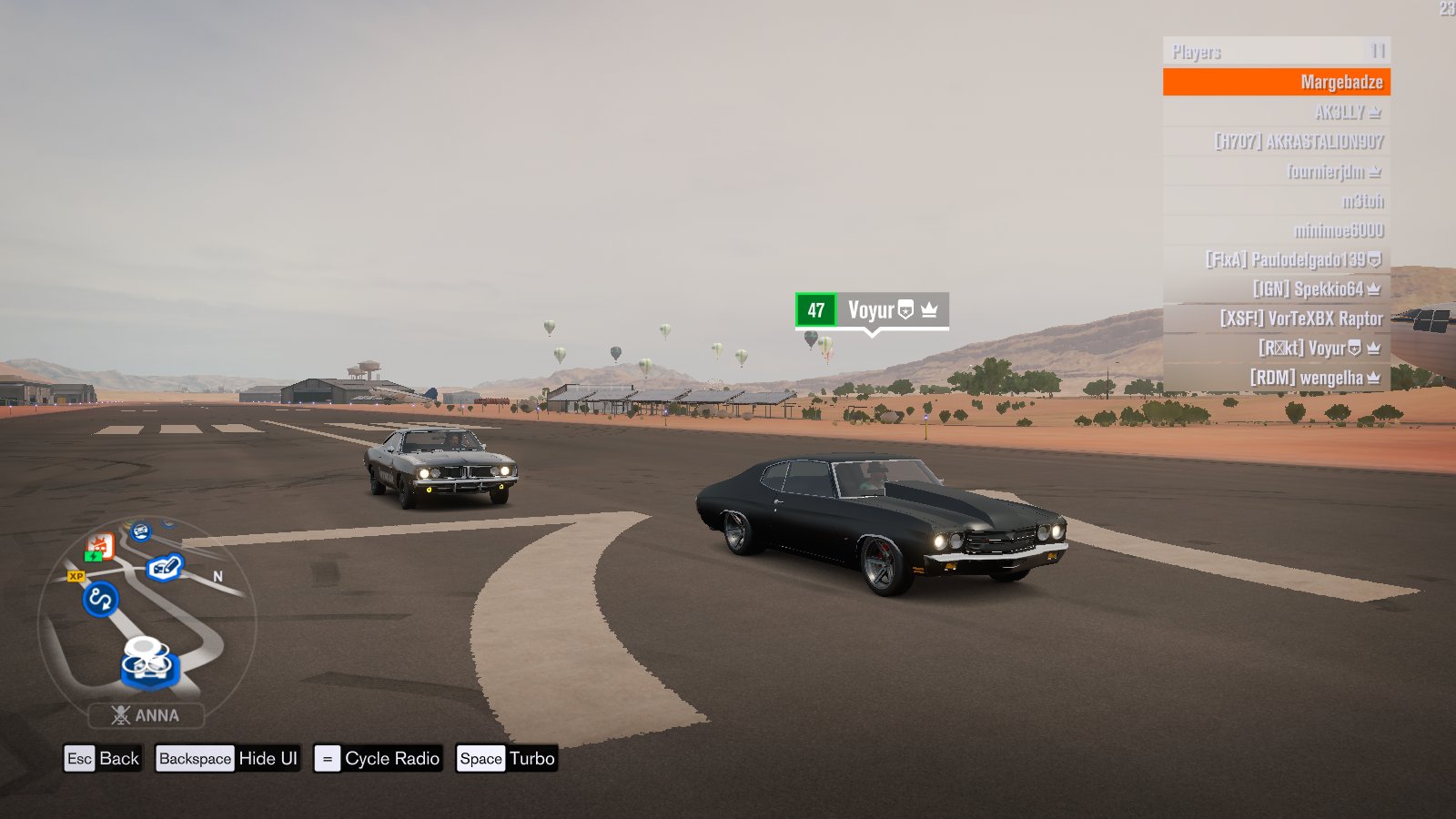Pick fournierjdm in the players list
1456x819 pixels.
(1276, 171)
